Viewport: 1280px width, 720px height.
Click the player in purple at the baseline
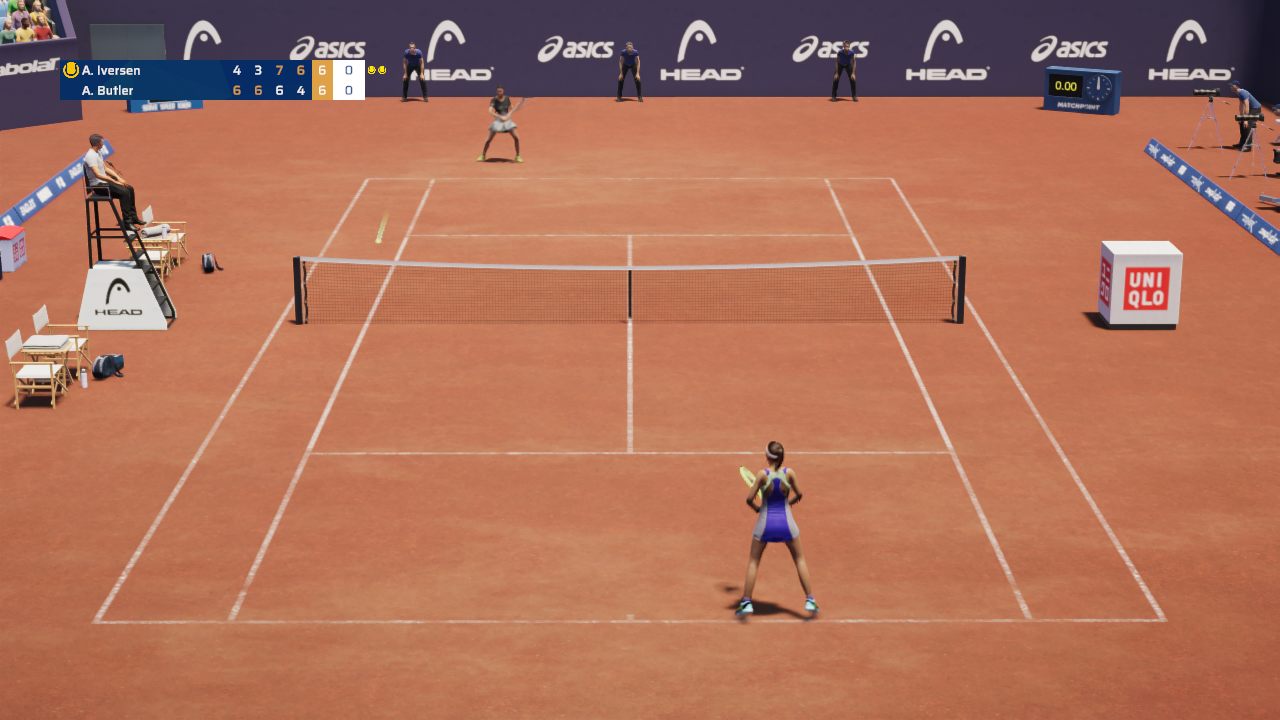pos(775,520)
